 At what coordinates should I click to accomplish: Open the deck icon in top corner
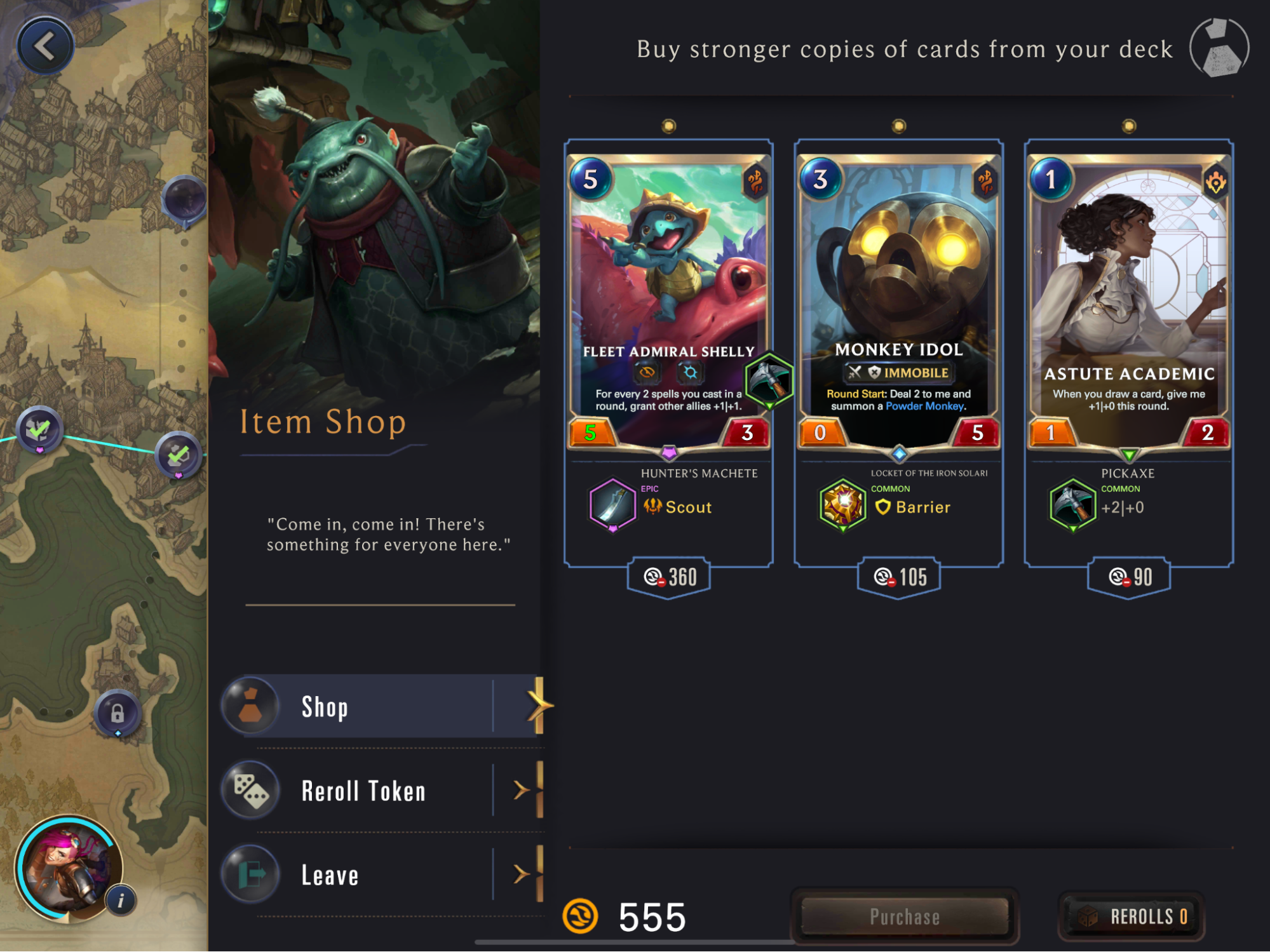pos(1219,48)
